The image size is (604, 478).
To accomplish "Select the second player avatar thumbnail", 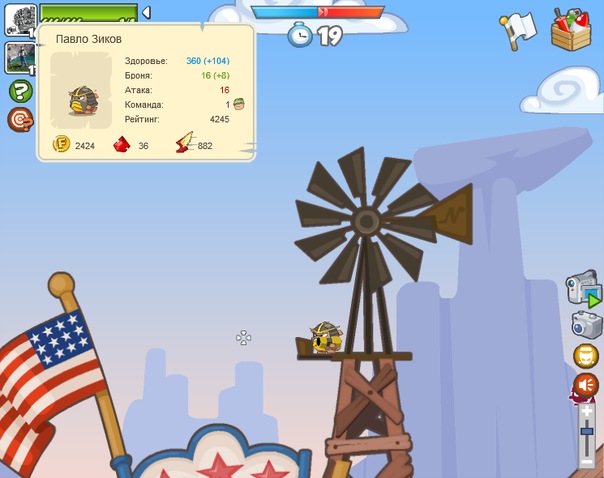I will point(21,57).
